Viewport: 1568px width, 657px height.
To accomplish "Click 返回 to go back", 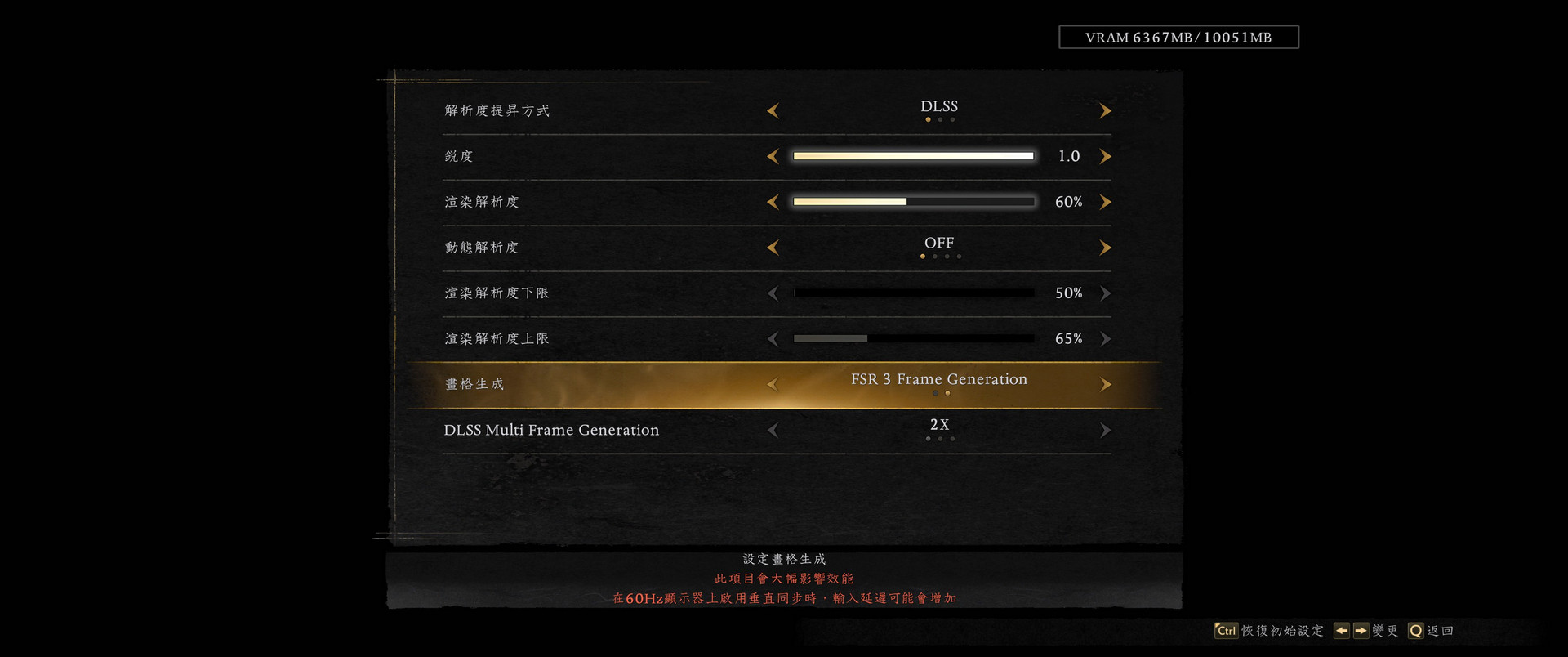I will (1439, 631).
